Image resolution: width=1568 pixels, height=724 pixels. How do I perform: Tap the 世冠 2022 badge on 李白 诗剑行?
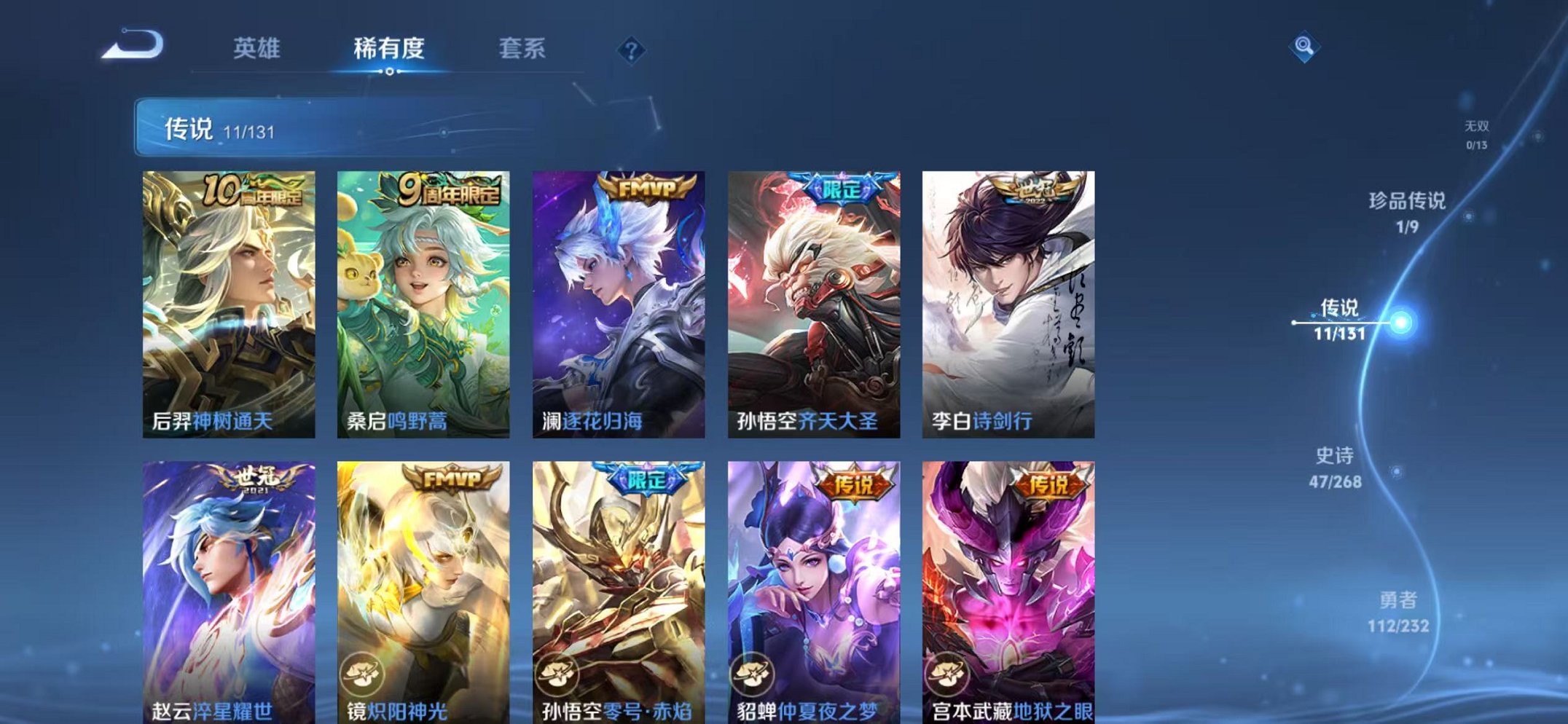pyautogui.click(x=1035, y=189)
